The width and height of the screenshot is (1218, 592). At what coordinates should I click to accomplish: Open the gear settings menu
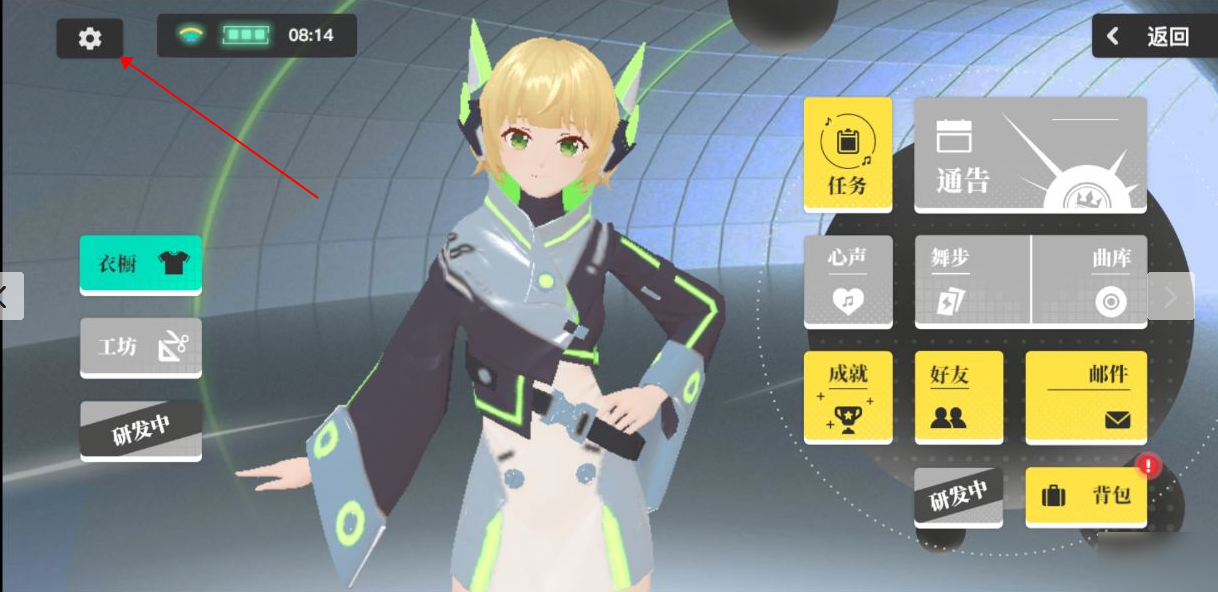click(90, 39)
